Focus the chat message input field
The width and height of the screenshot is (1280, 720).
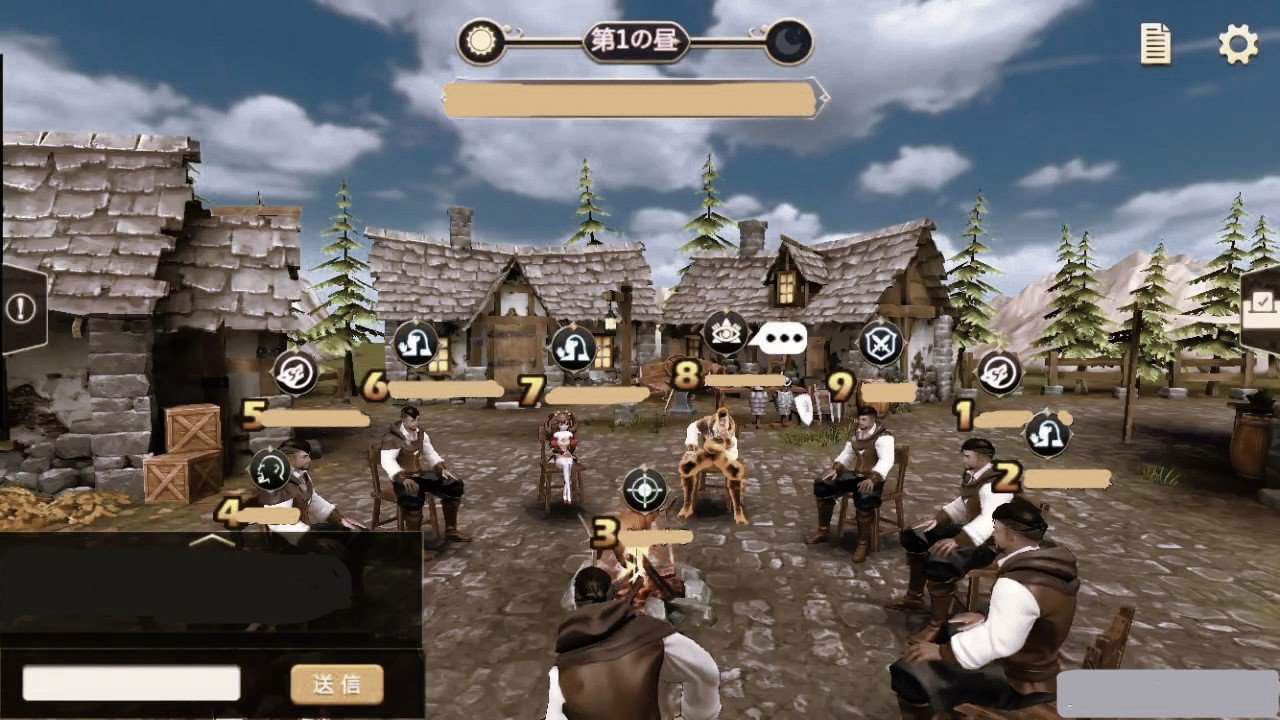click(x=131, y=683)
